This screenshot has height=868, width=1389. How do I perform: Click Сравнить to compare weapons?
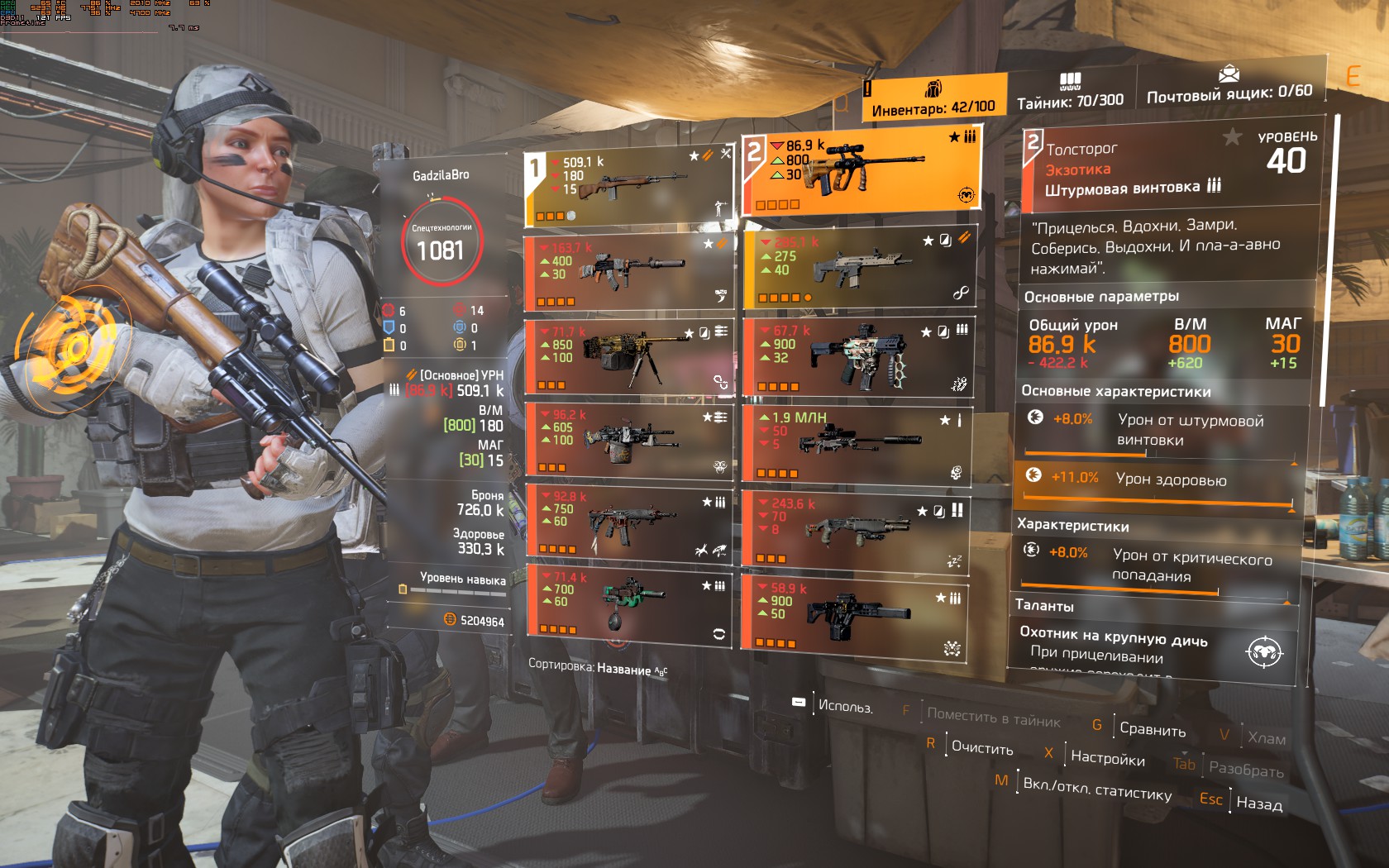1152,729
